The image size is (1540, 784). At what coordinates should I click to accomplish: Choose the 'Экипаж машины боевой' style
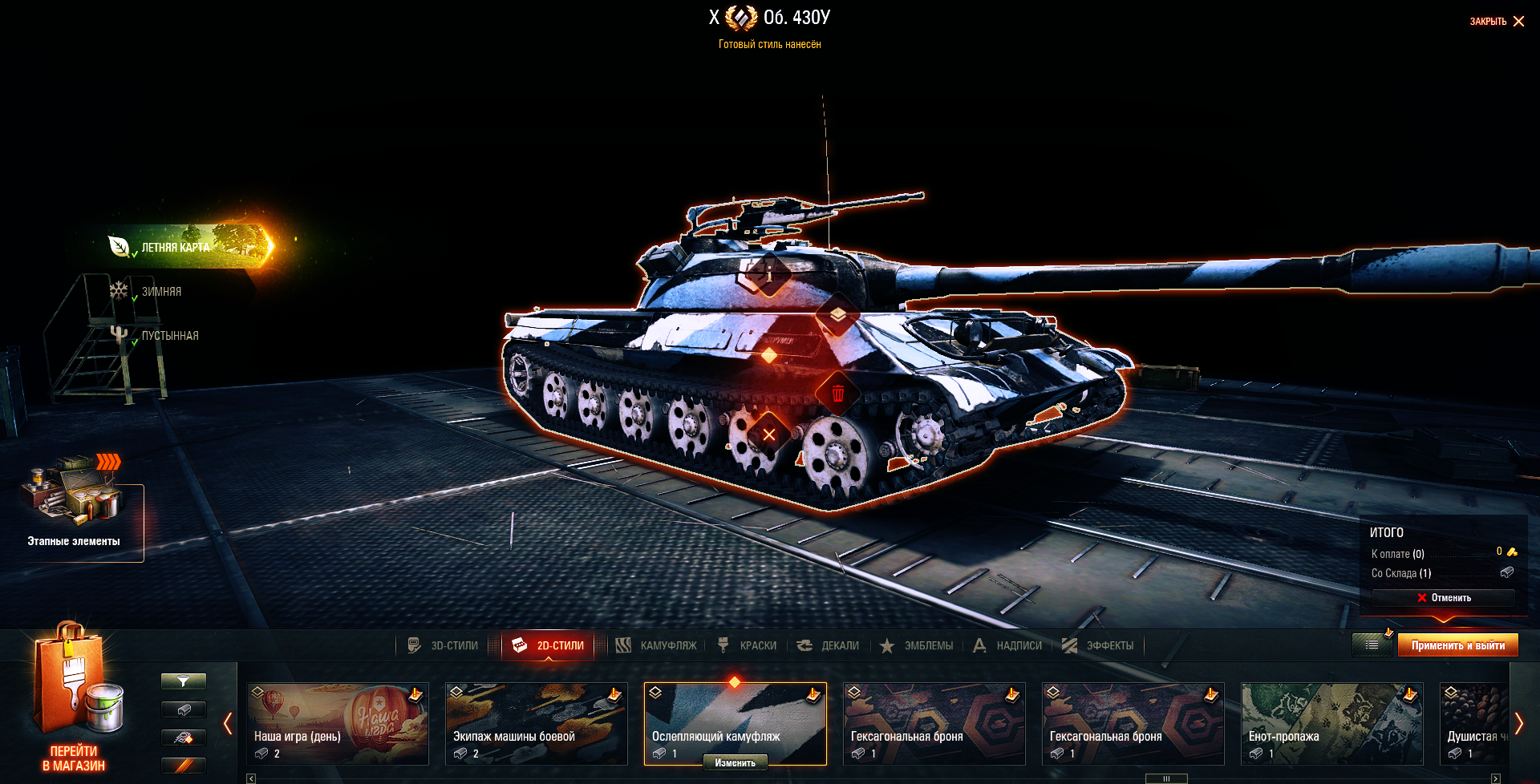point(537,723)
